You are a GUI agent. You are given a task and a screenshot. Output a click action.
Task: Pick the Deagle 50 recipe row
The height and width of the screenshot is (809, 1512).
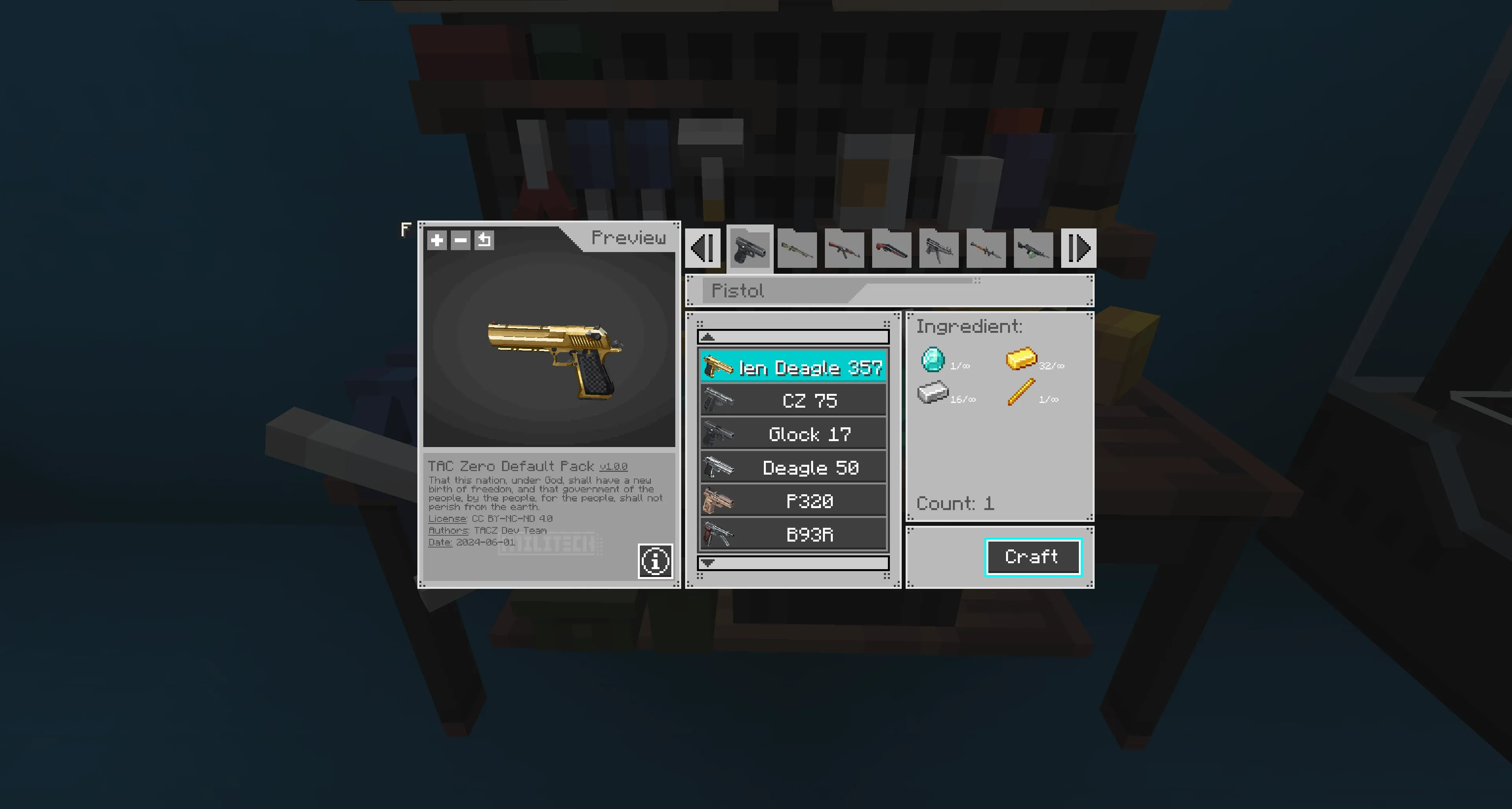[793, 468]
